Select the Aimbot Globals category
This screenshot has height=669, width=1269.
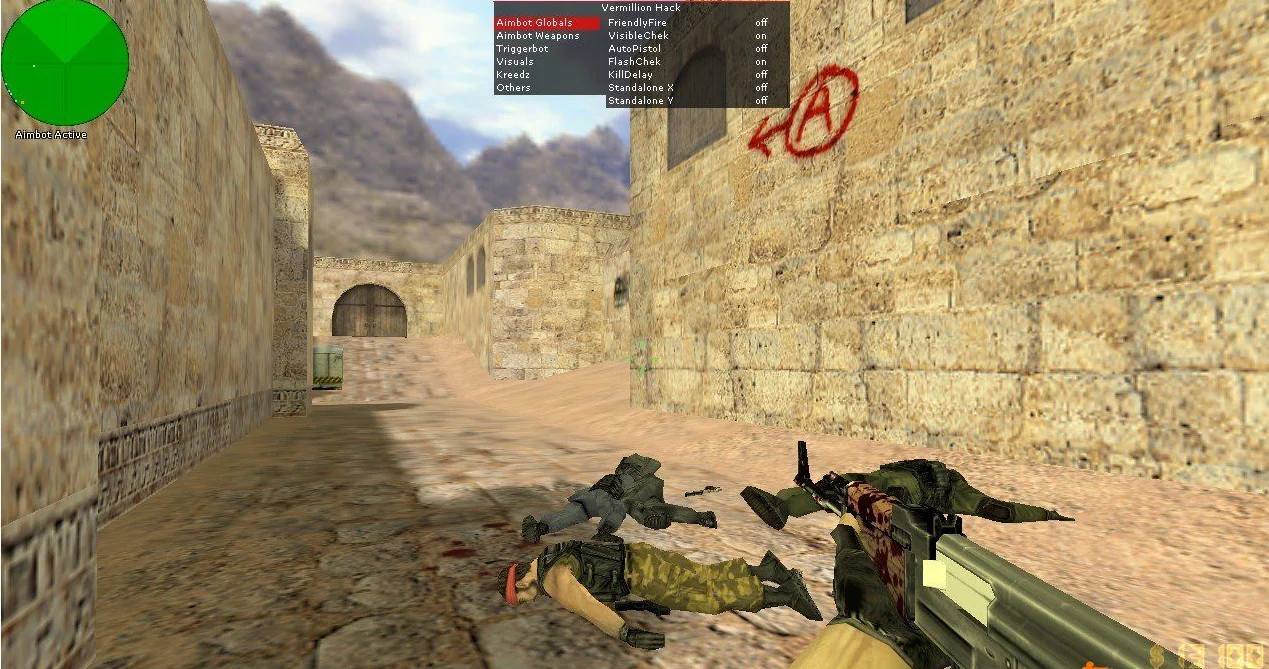click(x=535, y=23)
